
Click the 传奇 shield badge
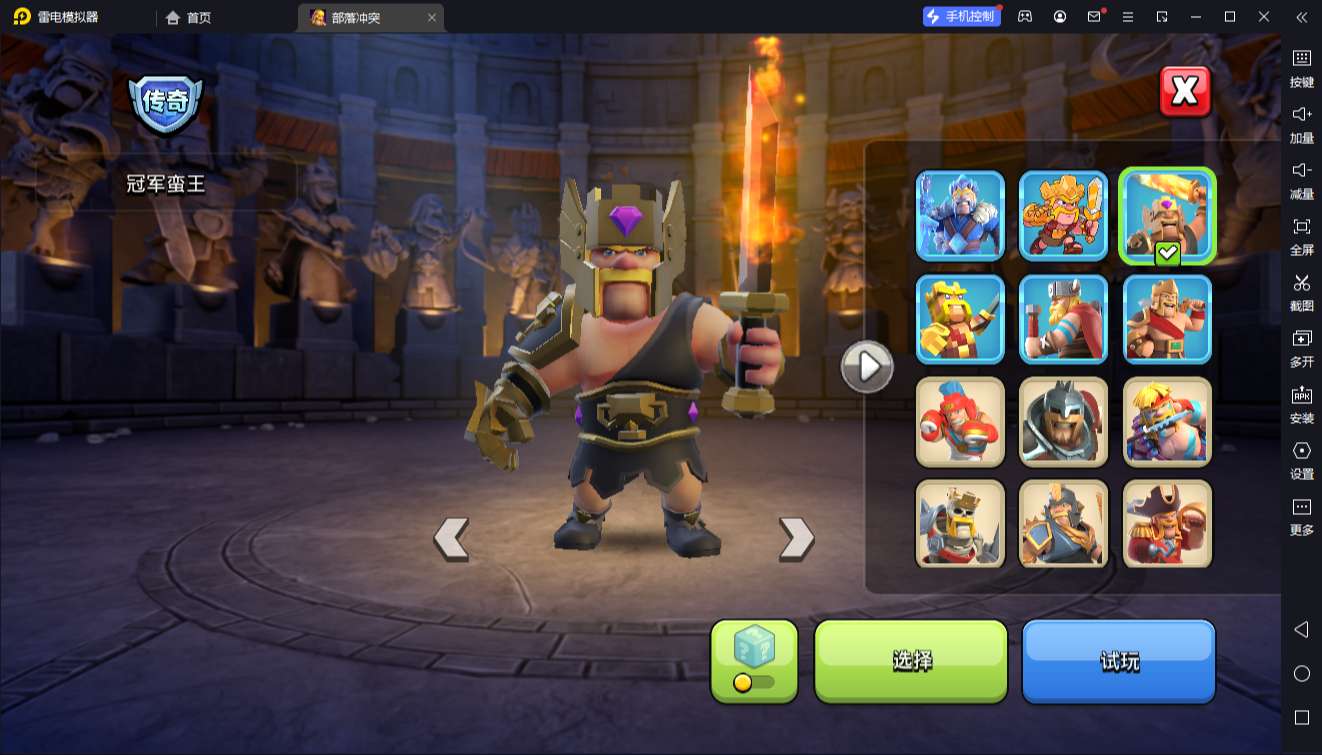tap(166, 102)
